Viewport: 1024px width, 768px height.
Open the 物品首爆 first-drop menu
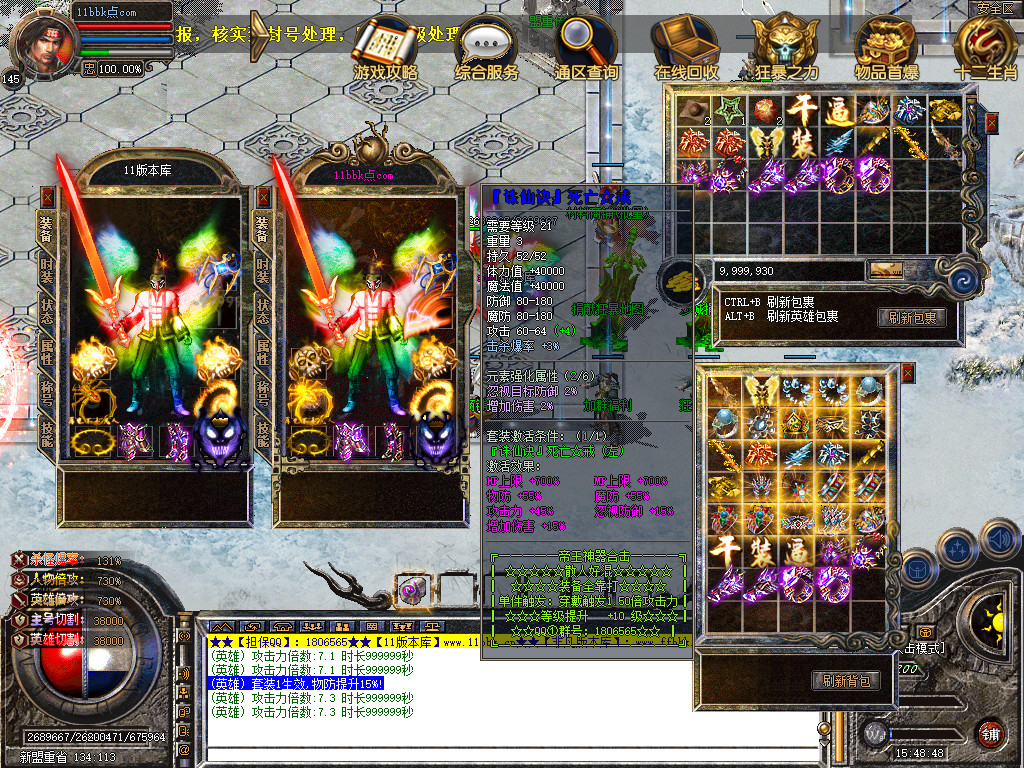tap(886, 46)
